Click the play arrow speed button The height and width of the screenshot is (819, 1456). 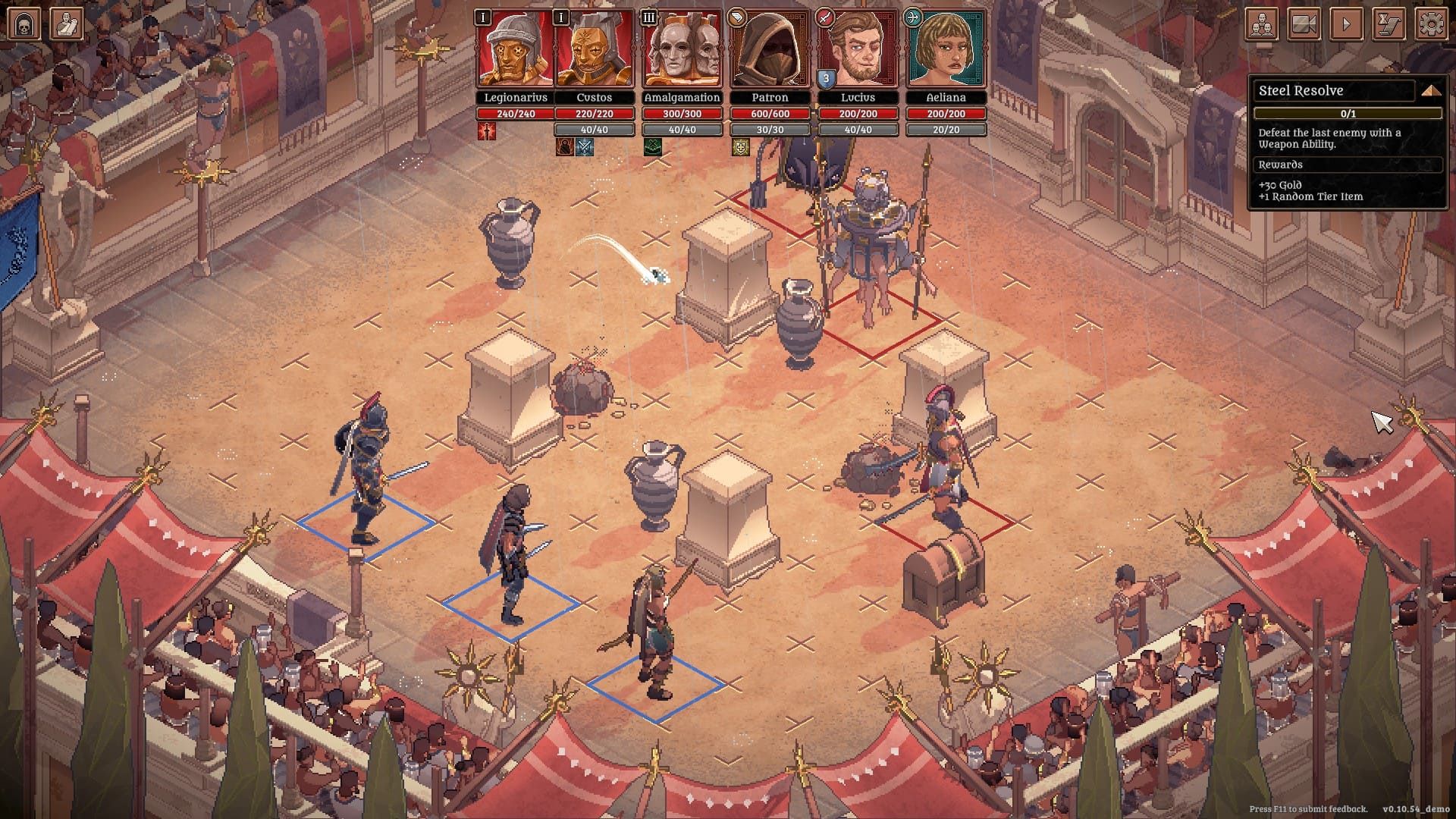[x=1347, y=24]
